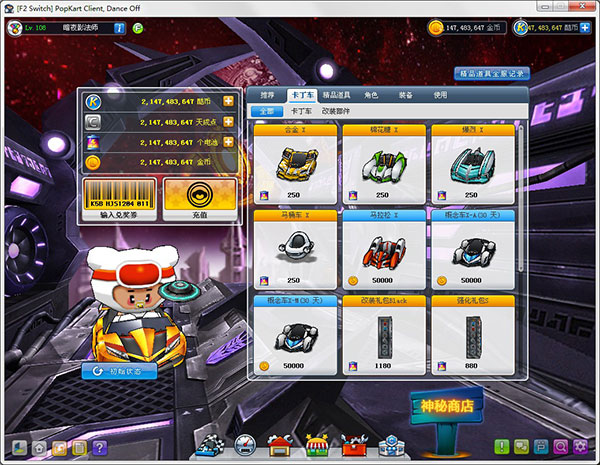Open the 精品道具 tab
This screenshot has height=465, width=600.
(x=336, y=95)
